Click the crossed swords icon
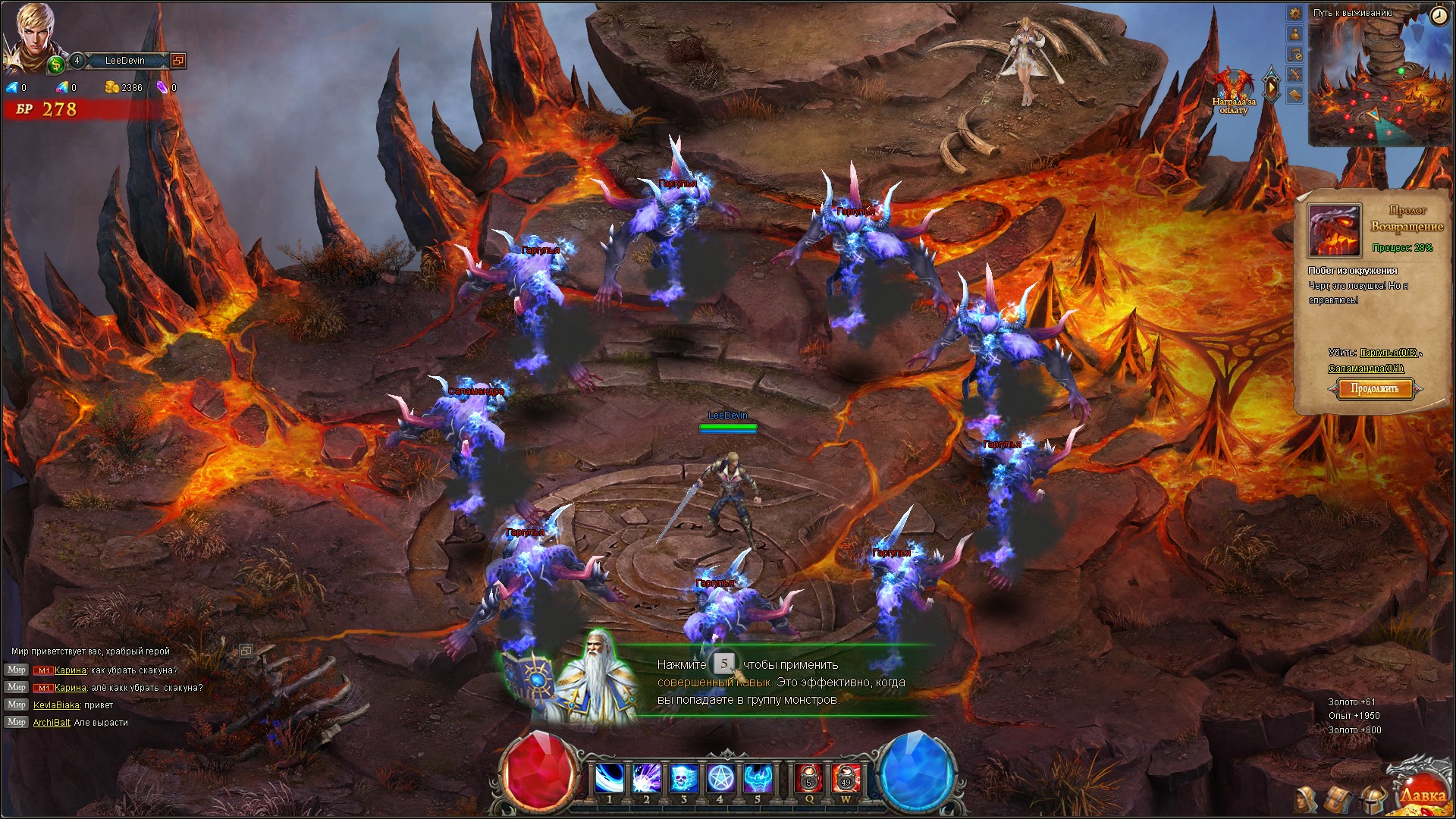Screen dimensions: 1456x819 coord(1295,74)
